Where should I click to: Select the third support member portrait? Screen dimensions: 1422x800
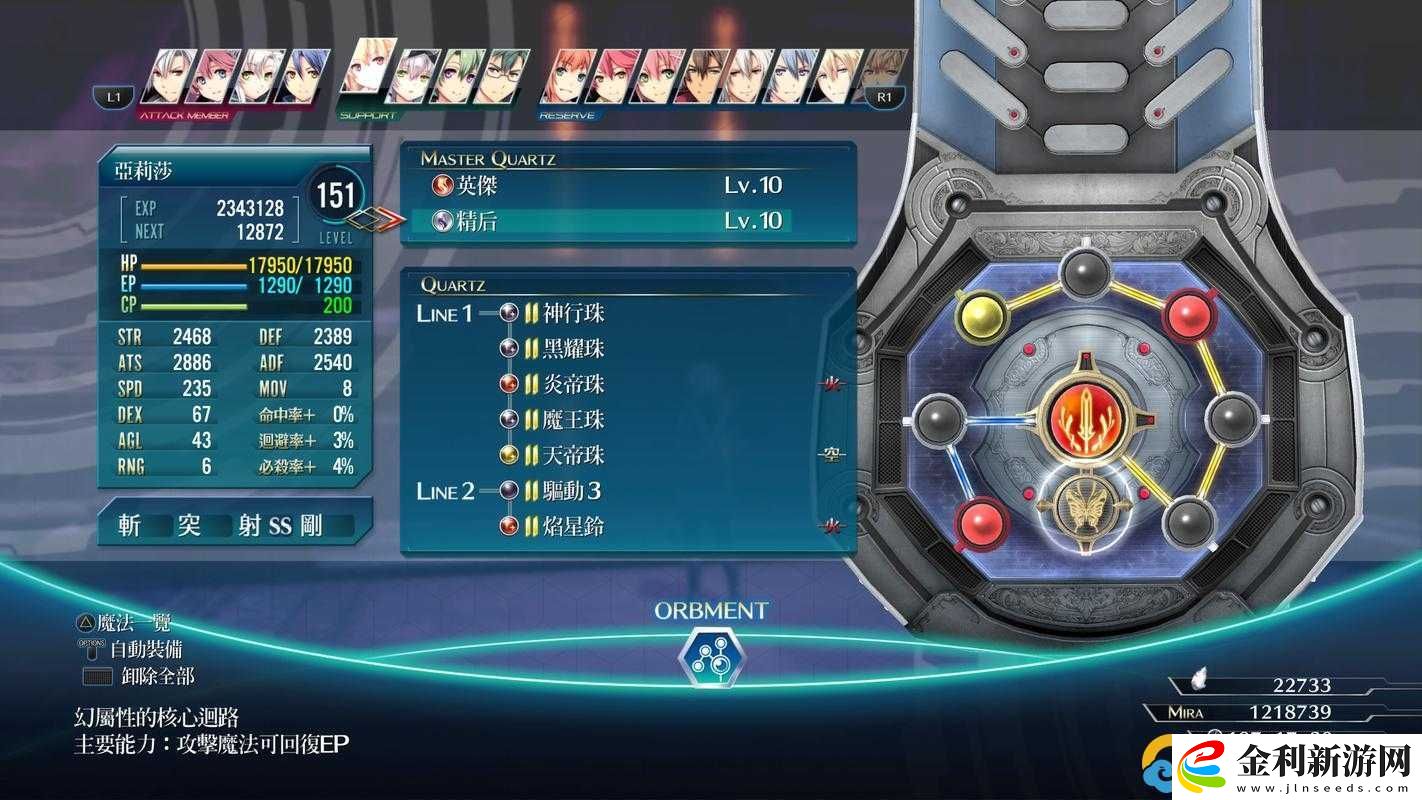pyautogui.click(x=456, y=73)
